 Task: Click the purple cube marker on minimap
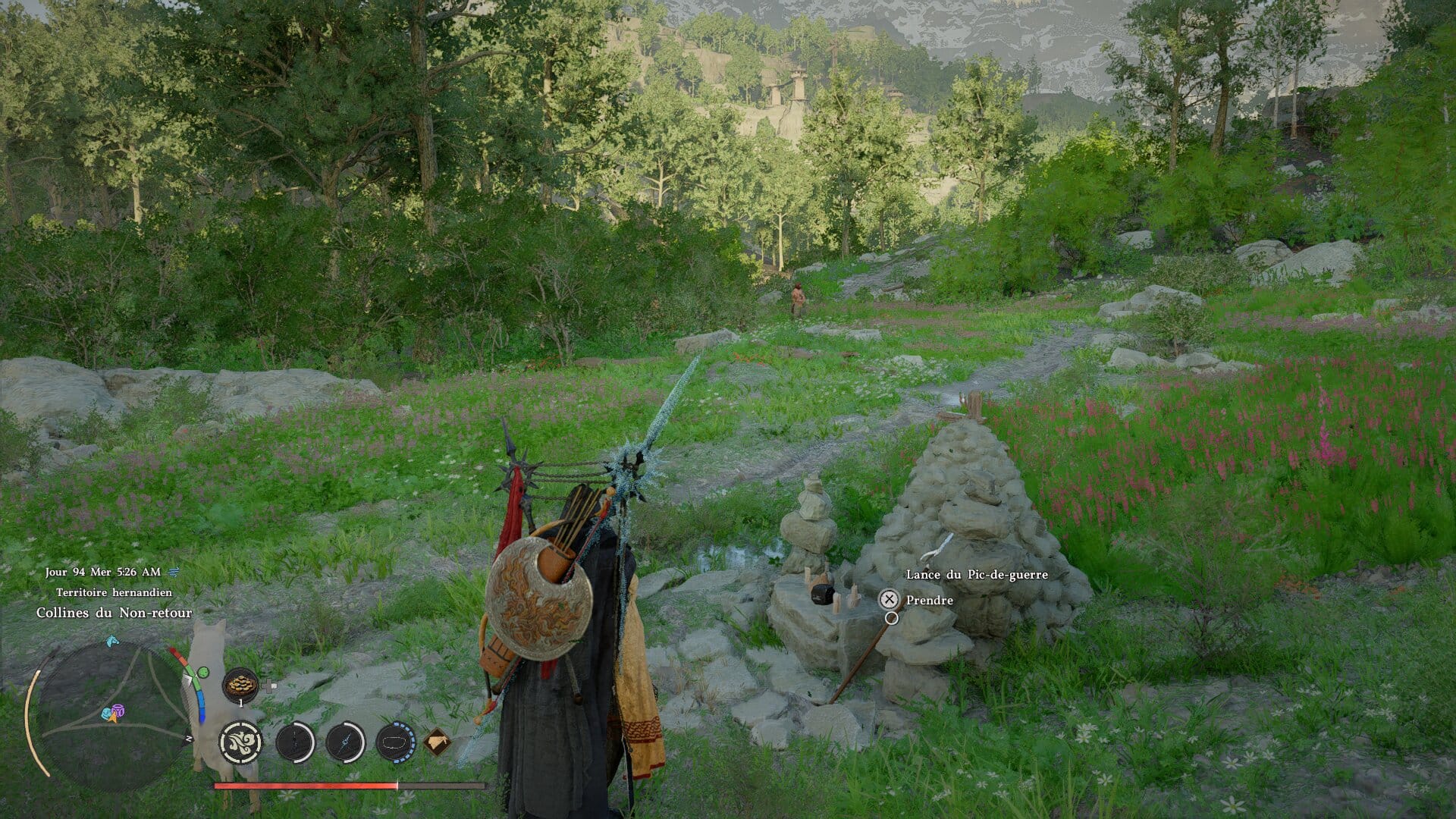[x=118, y=711]
